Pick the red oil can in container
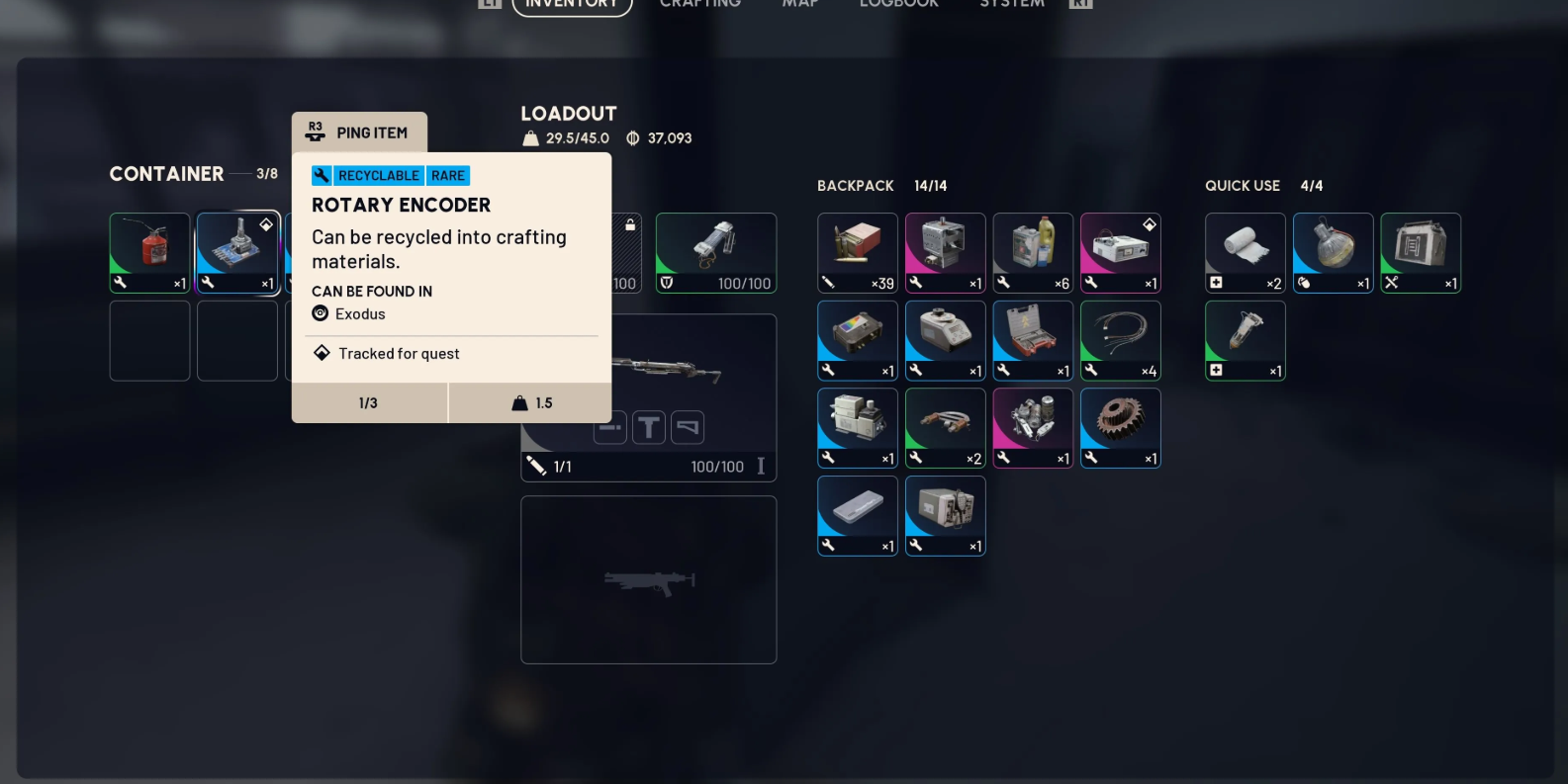 (149, 252)
